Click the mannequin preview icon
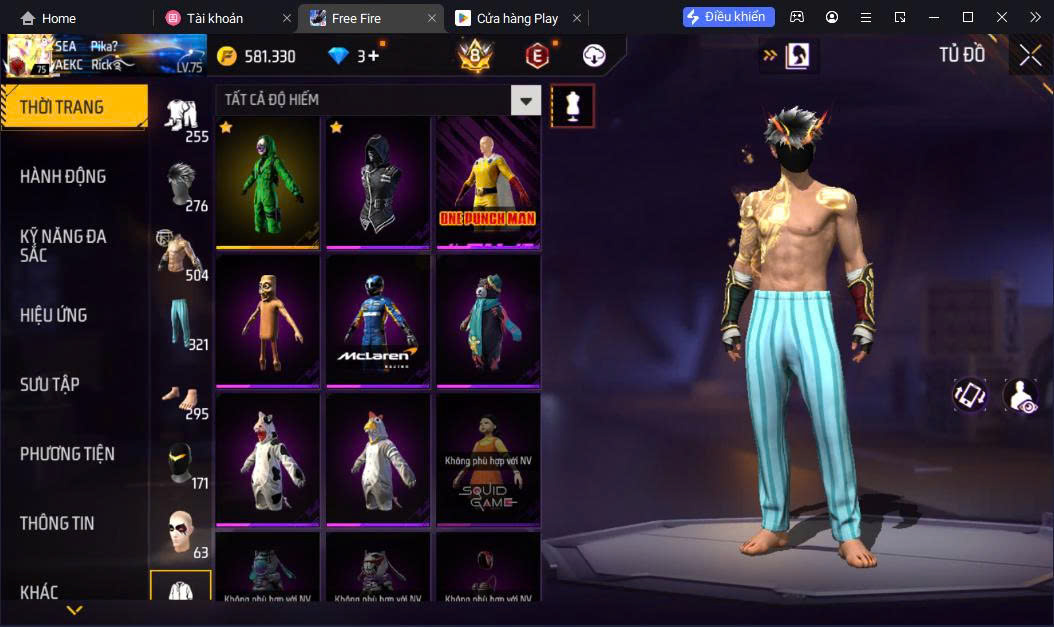 [573, 105]
